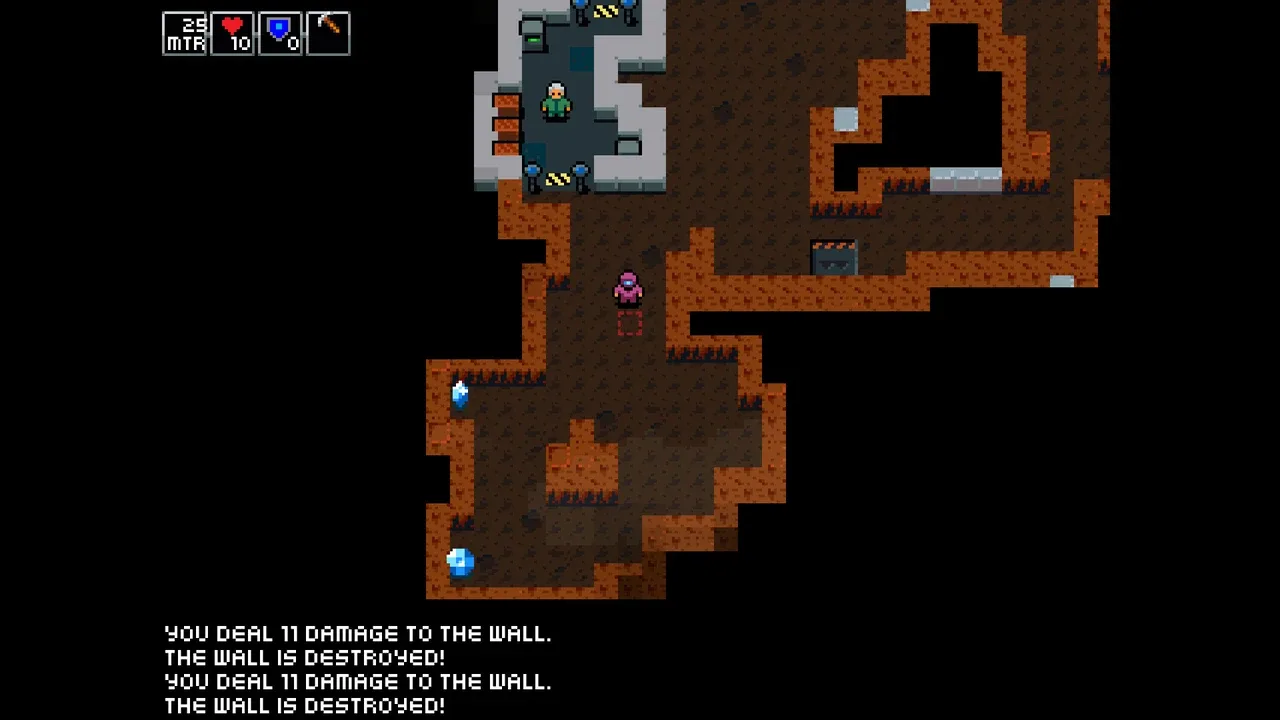Select the pickaxe equipment slot
The width and height of the screenshot is (1280, 720).
pyautogui.click(x=328, y=33)
